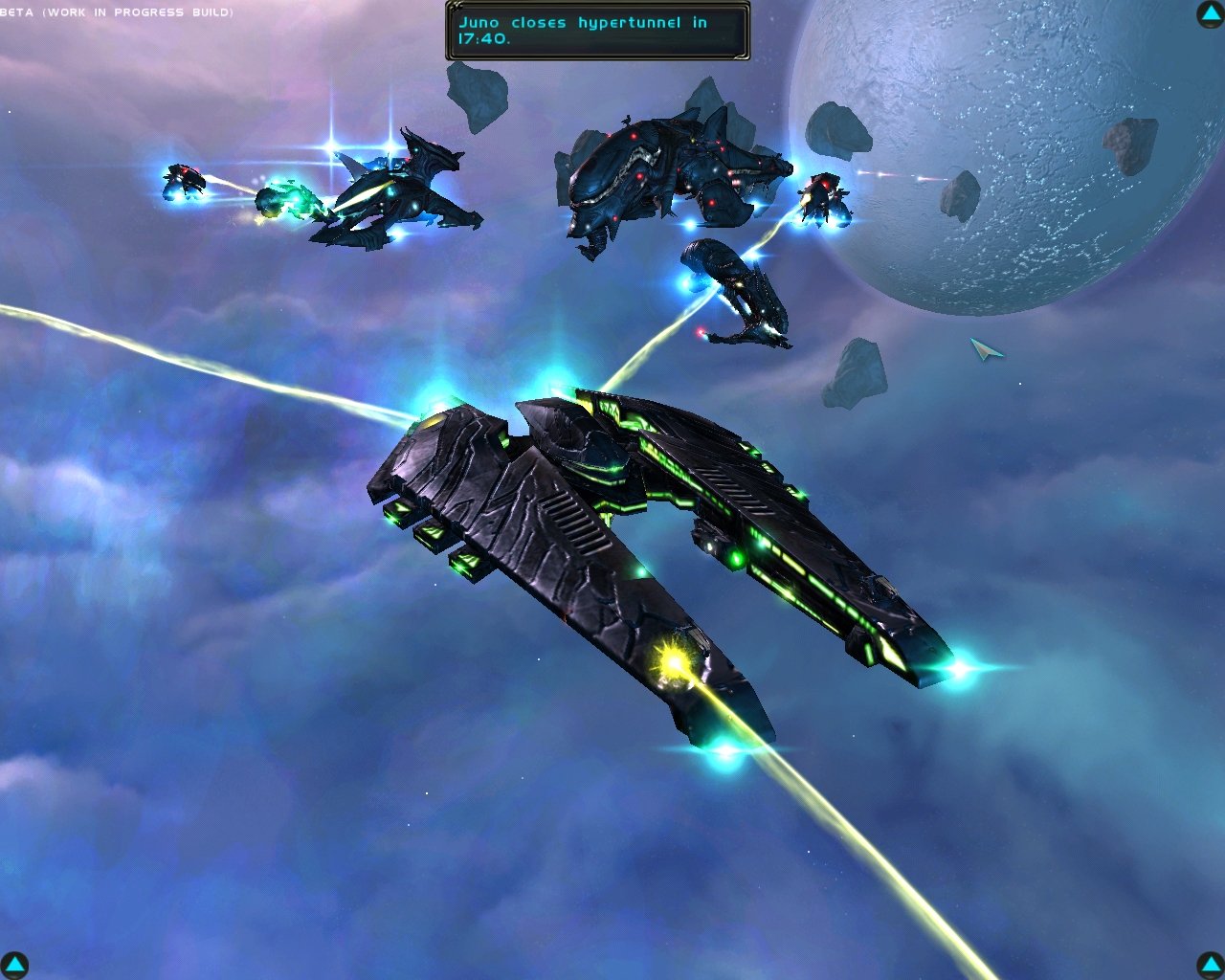This screenshot has height=980, width=1225.
Task: Open the bottom-right corner panel triangle icon
Action: (1208, 965)
